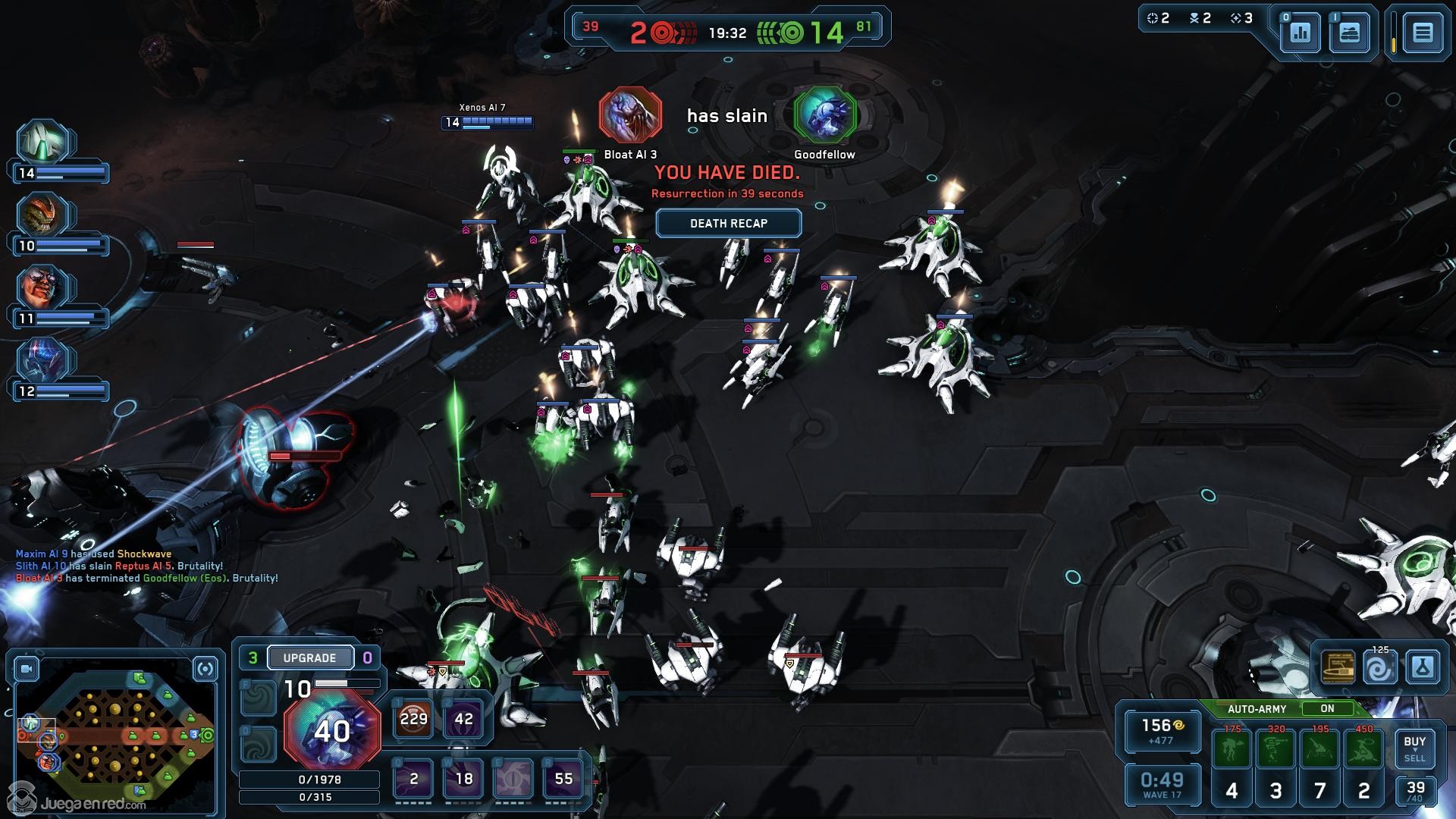Open the Death Recap
This screenshot has width=1456, height=819.
pos(728,224)
